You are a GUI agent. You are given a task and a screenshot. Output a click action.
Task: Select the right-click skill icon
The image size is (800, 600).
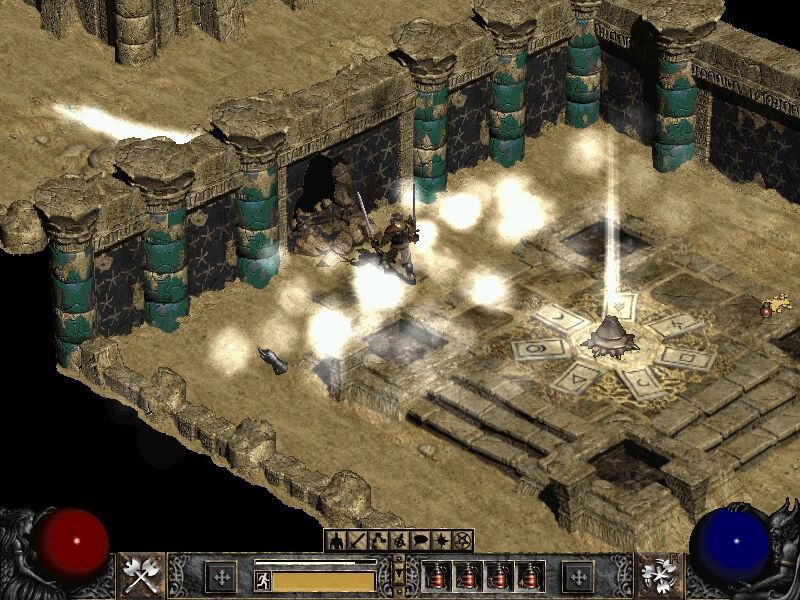[x=658, y=576]
